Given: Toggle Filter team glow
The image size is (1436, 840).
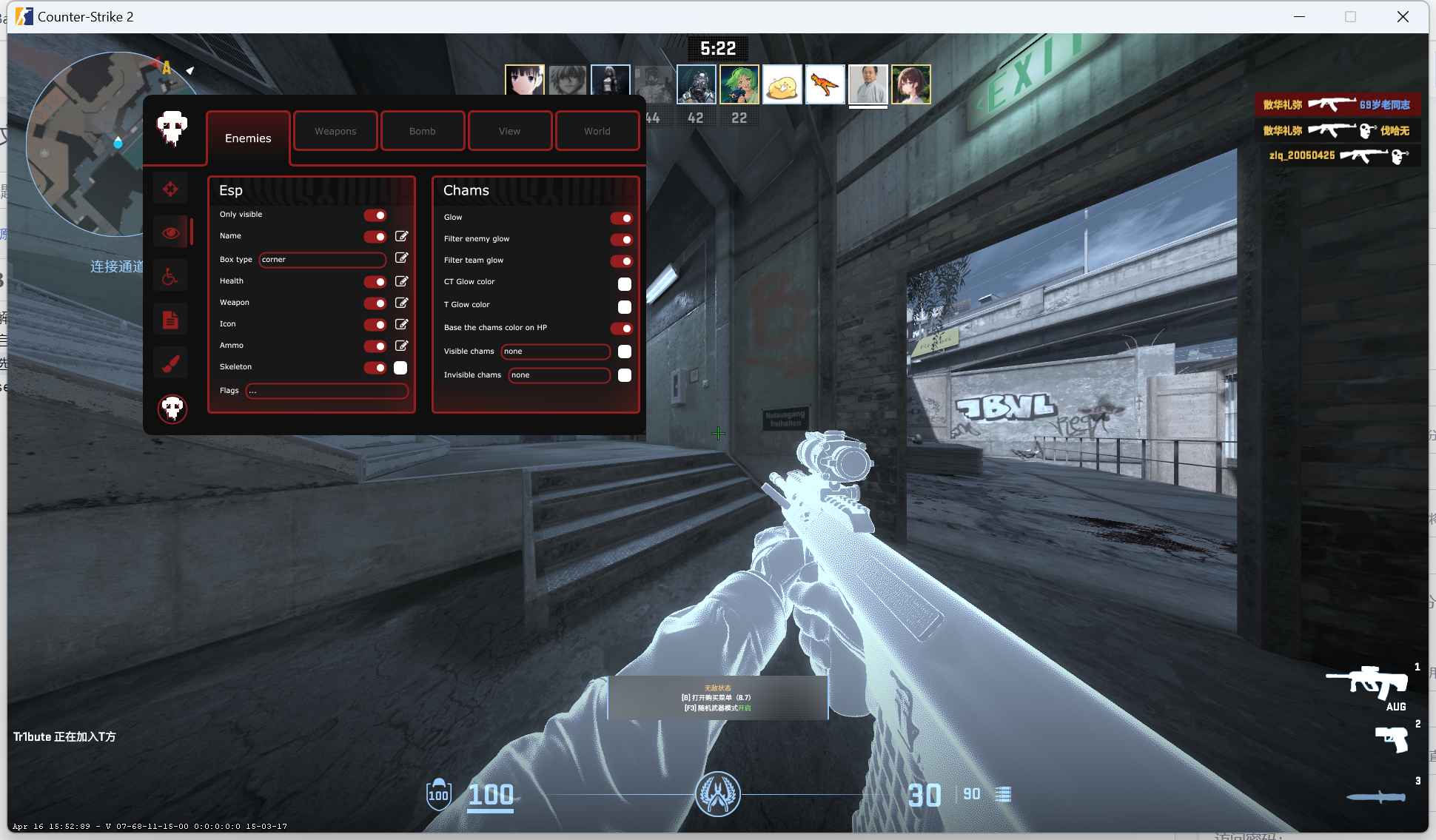Looking at the screenshot, I should (621, 261).
